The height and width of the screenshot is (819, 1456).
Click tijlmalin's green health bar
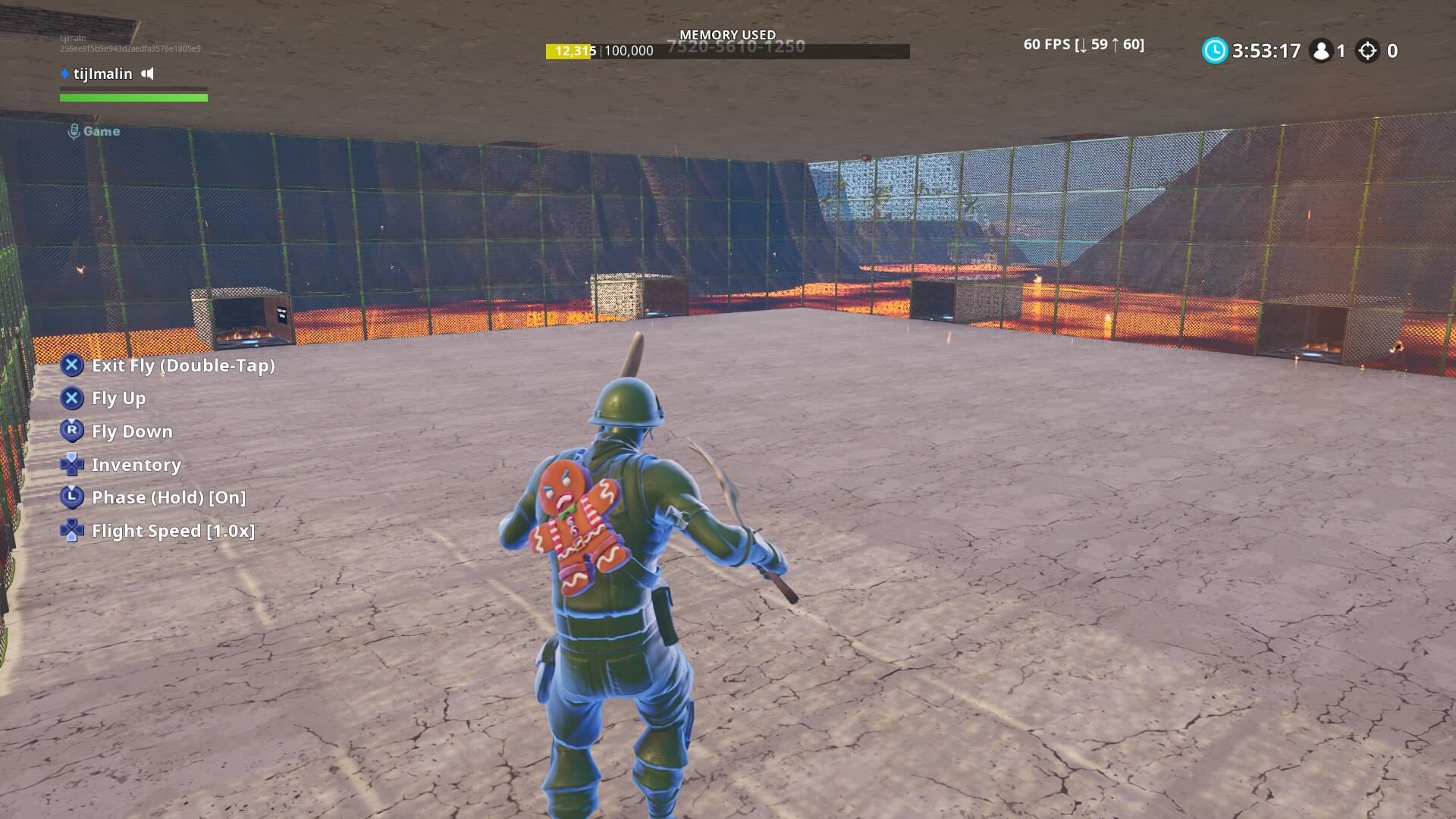(x=133, y=98)
